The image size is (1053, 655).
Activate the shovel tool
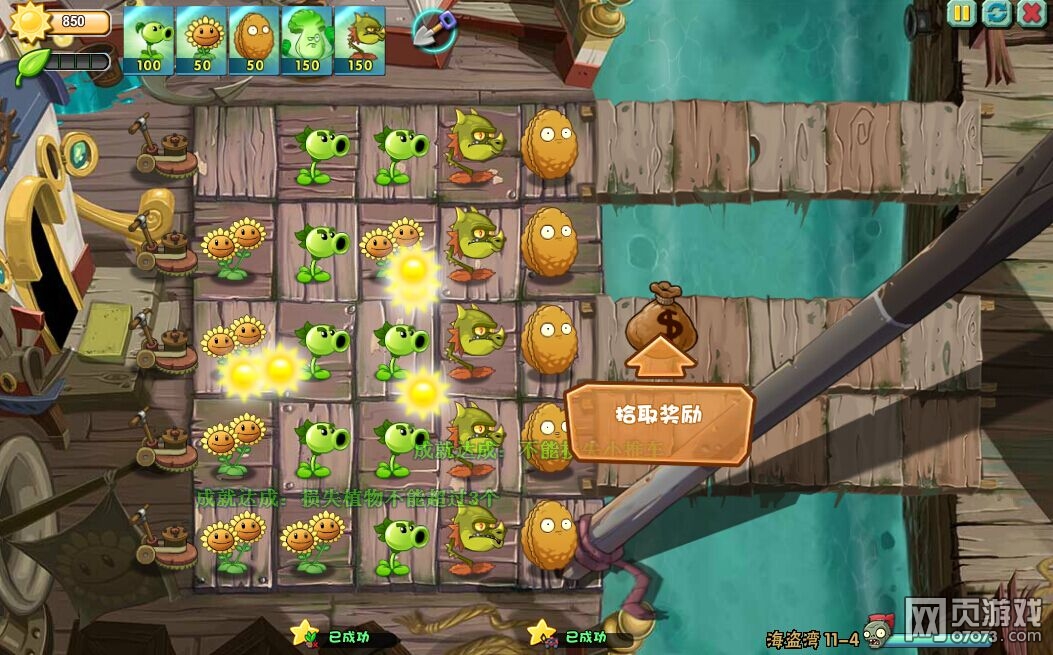click(435, 29)
